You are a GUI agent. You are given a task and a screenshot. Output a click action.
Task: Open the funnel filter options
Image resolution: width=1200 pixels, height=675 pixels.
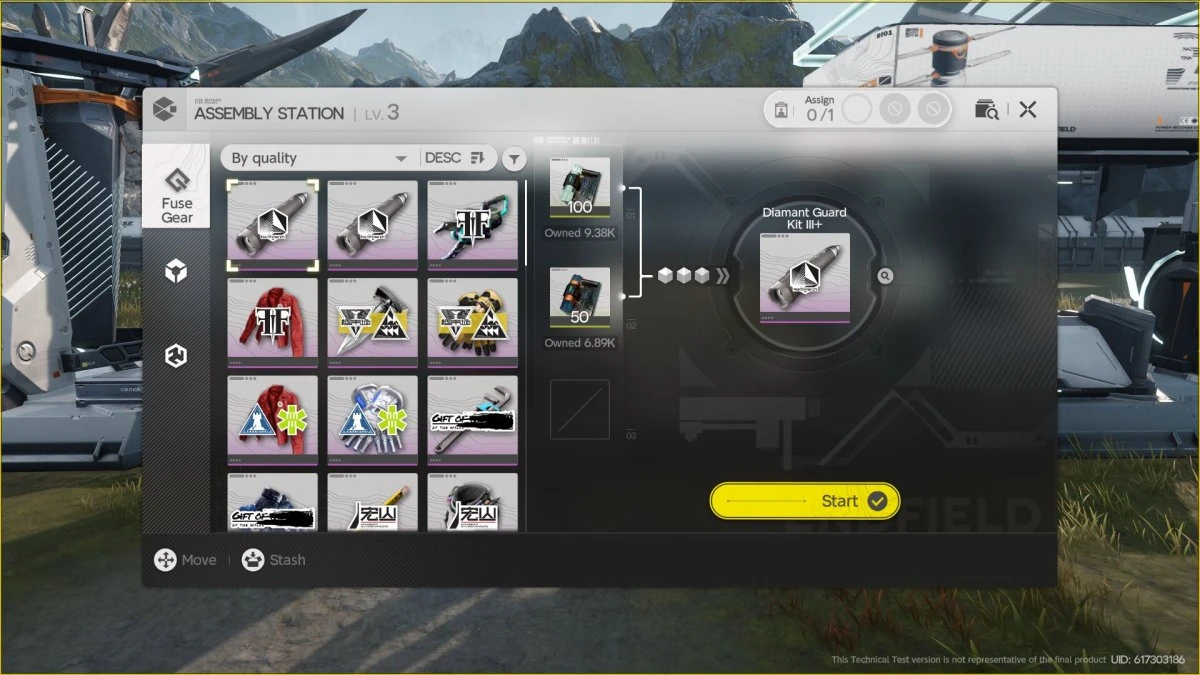[x=513, y=158]
